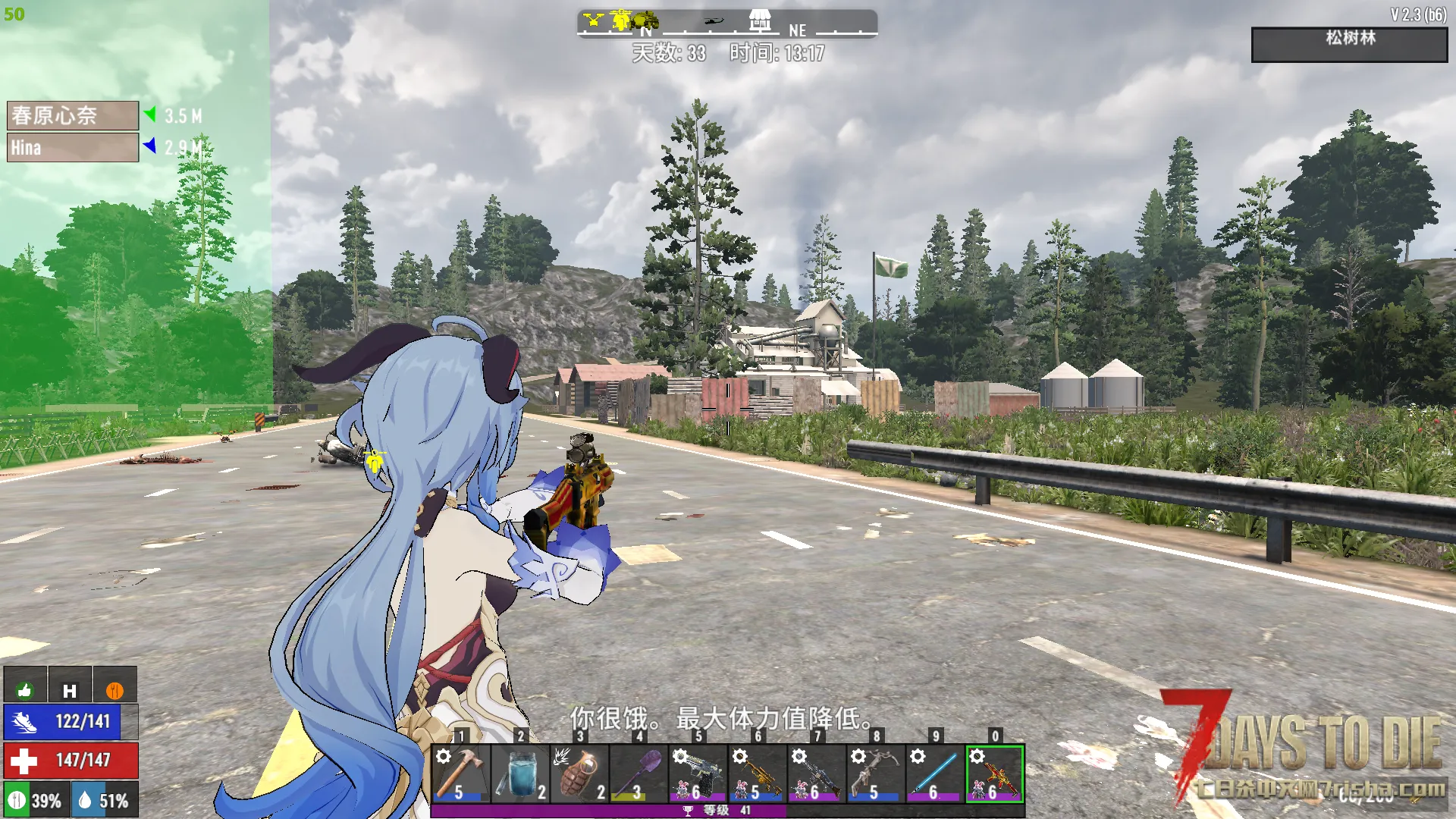The image size is (1456, 819).
Task: Equip the crossbow in slot 8
Action: point(875,773)
